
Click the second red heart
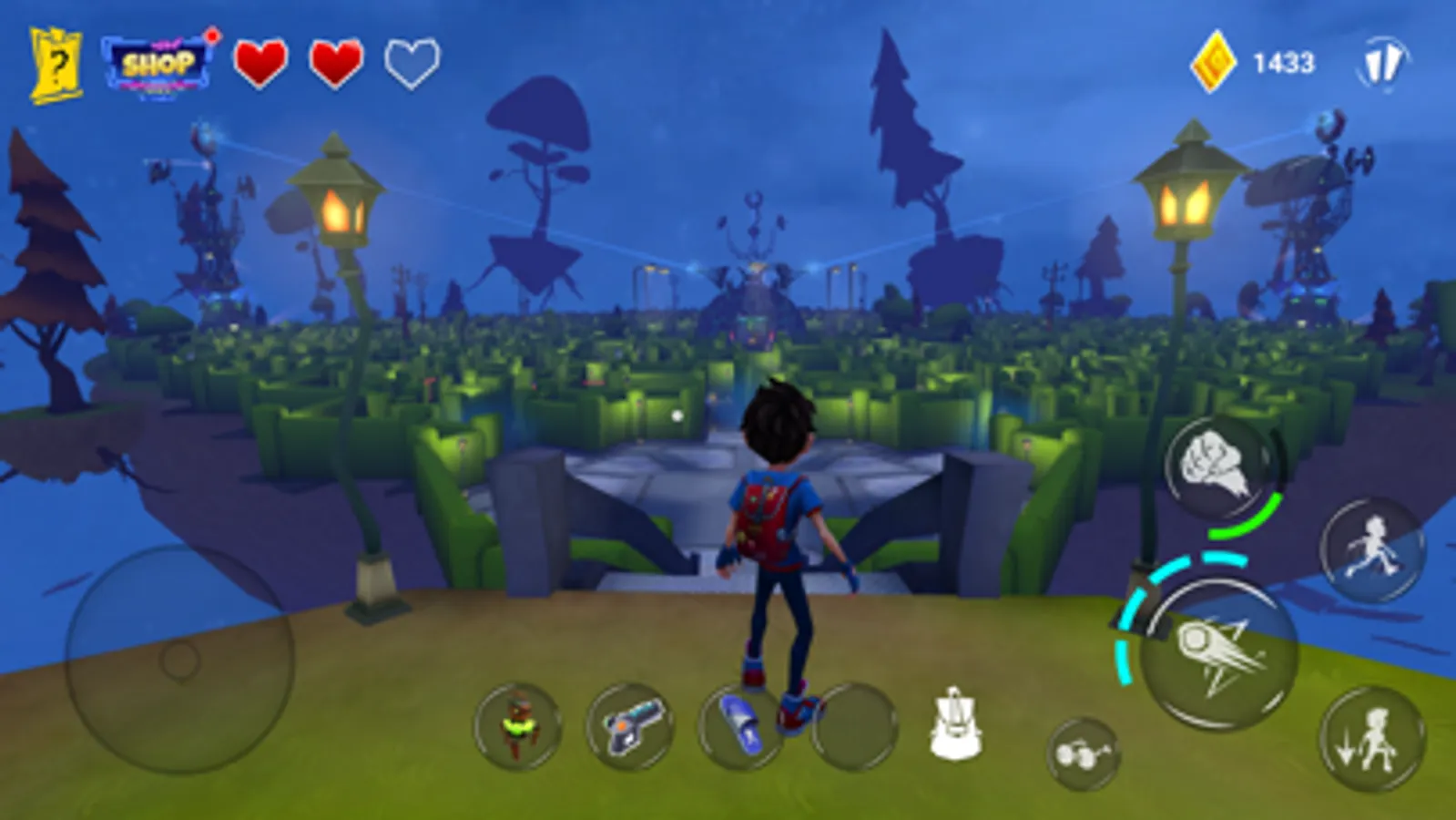pyautogui.click(x=336, y=62)
